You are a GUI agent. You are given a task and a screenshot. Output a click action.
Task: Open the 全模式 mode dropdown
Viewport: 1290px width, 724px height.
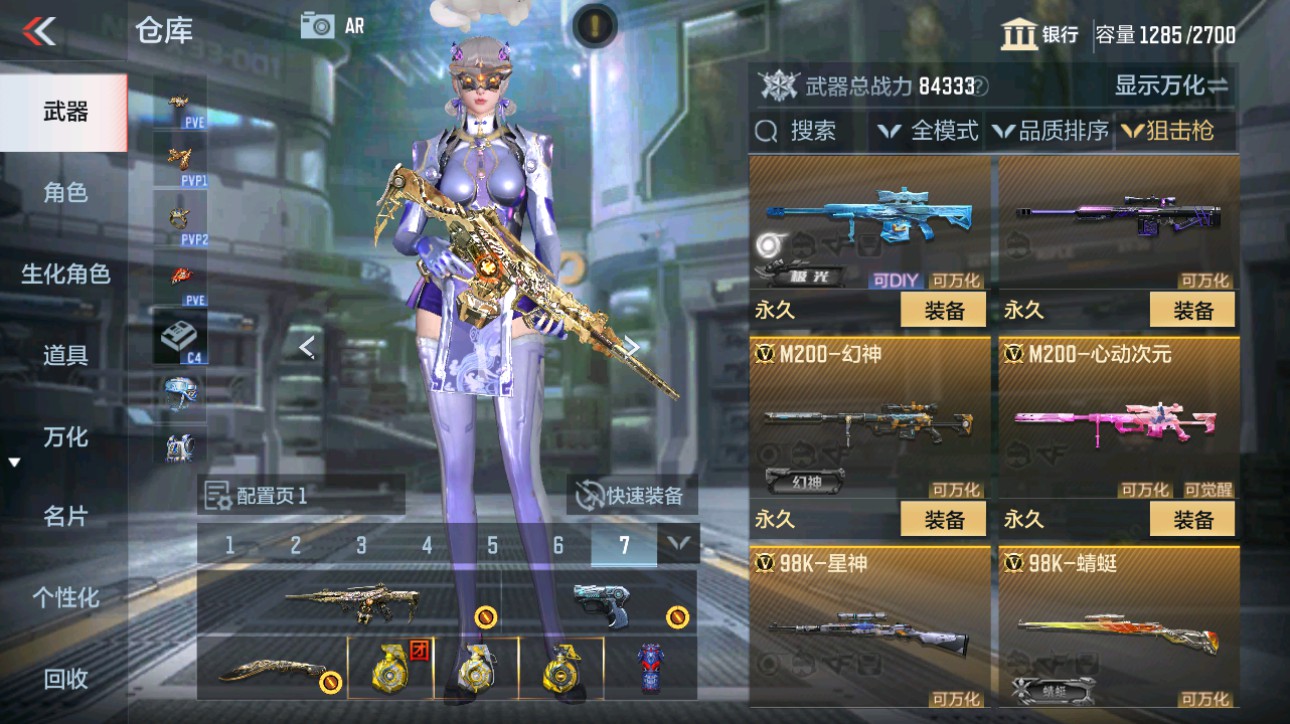click(925, 131)
